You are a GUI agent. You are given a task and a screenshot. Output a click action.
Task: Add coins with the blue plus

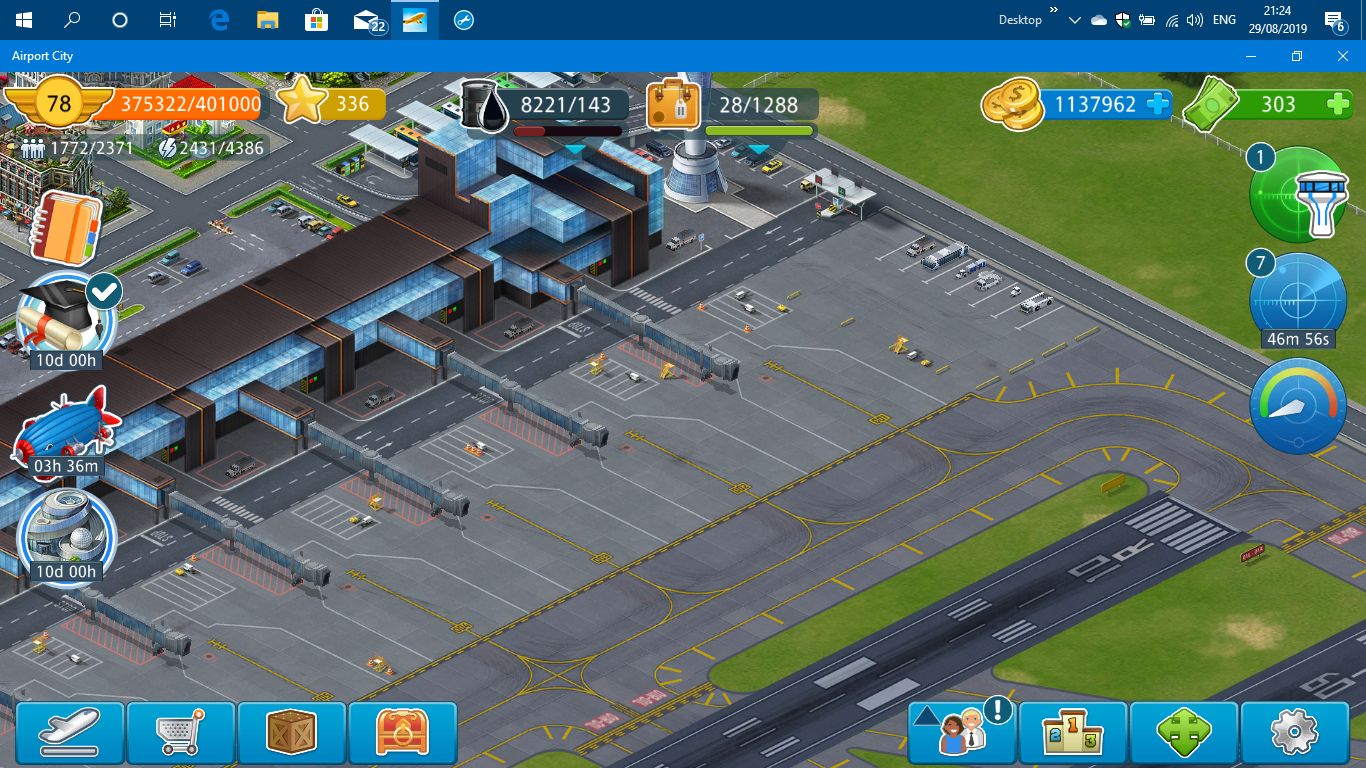coord(1159,104)
